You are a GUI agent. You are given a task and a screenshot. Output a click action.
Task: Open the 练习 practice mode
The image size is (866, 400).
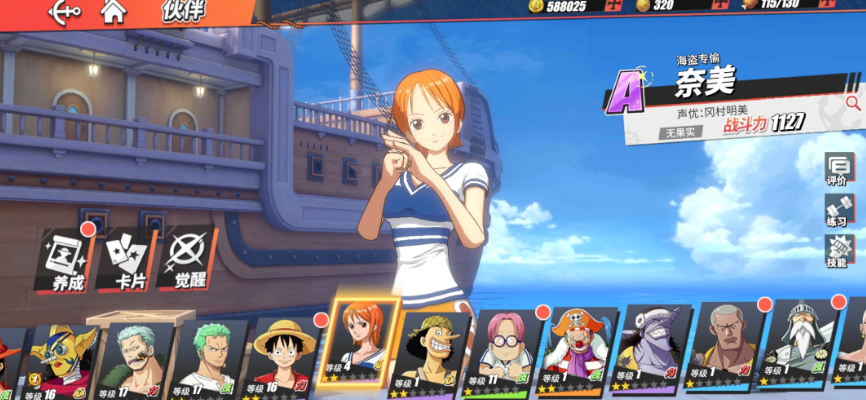tap(838, 210)
